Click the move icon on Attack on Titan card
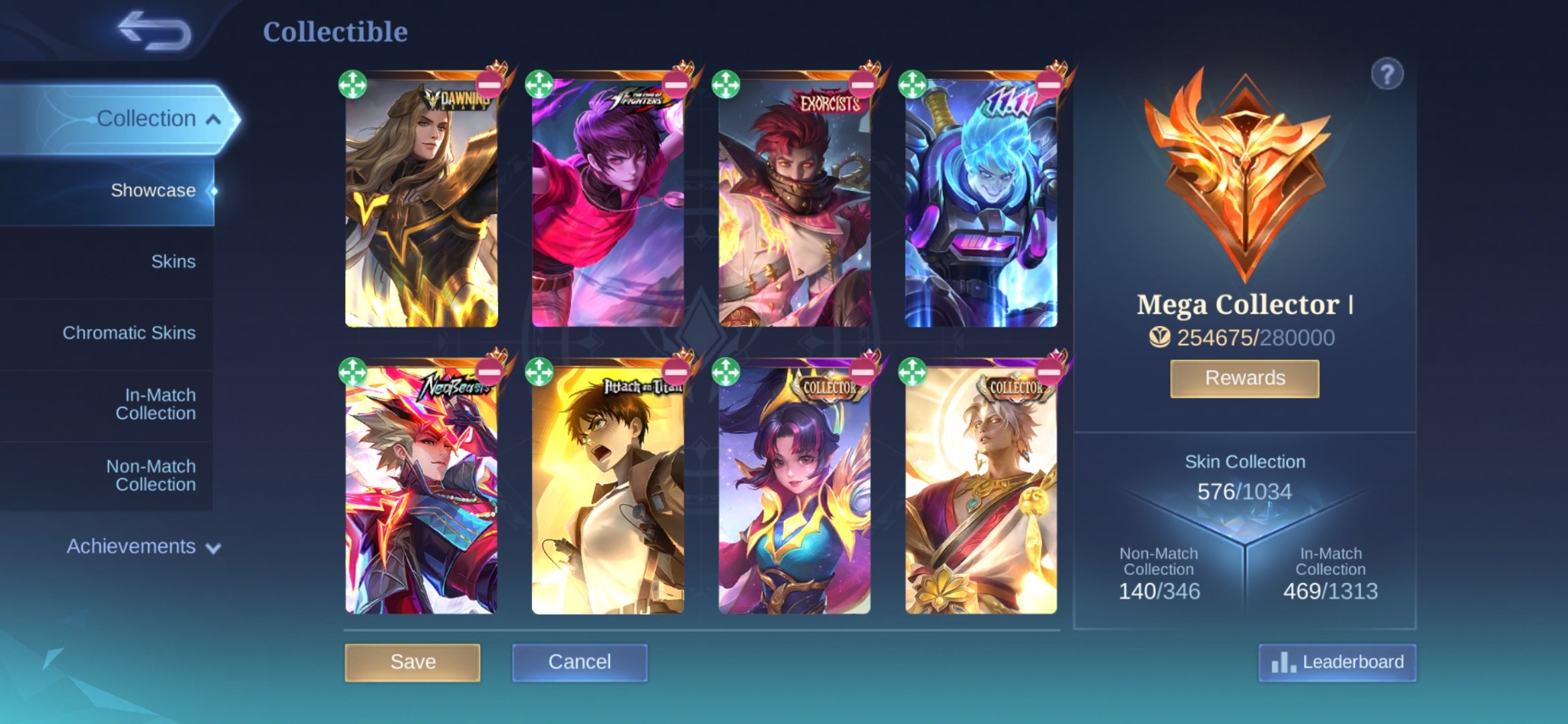 pos(541,372)
